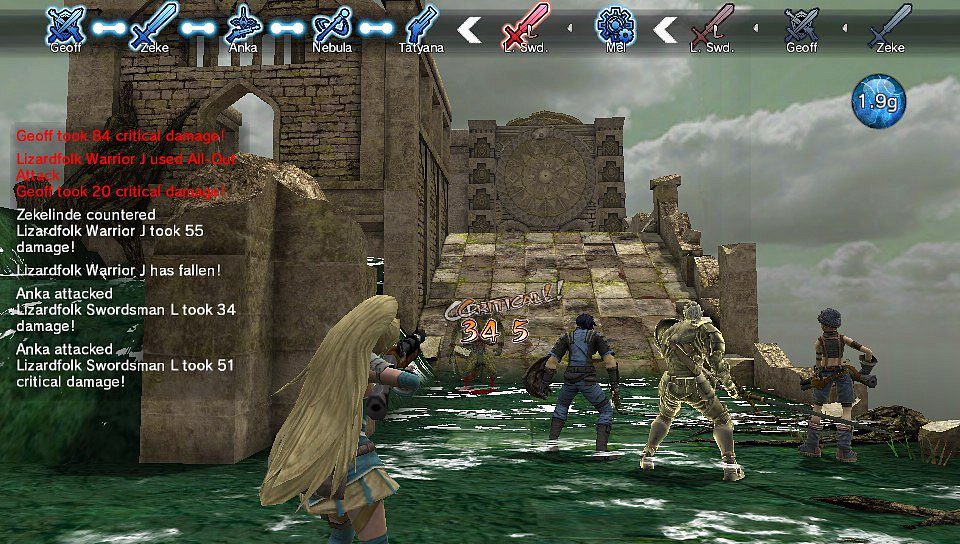This screenshot has width=960, height=544.
Task: Select Mel's gear icon in turn order
Action: (x=615, y=24)
